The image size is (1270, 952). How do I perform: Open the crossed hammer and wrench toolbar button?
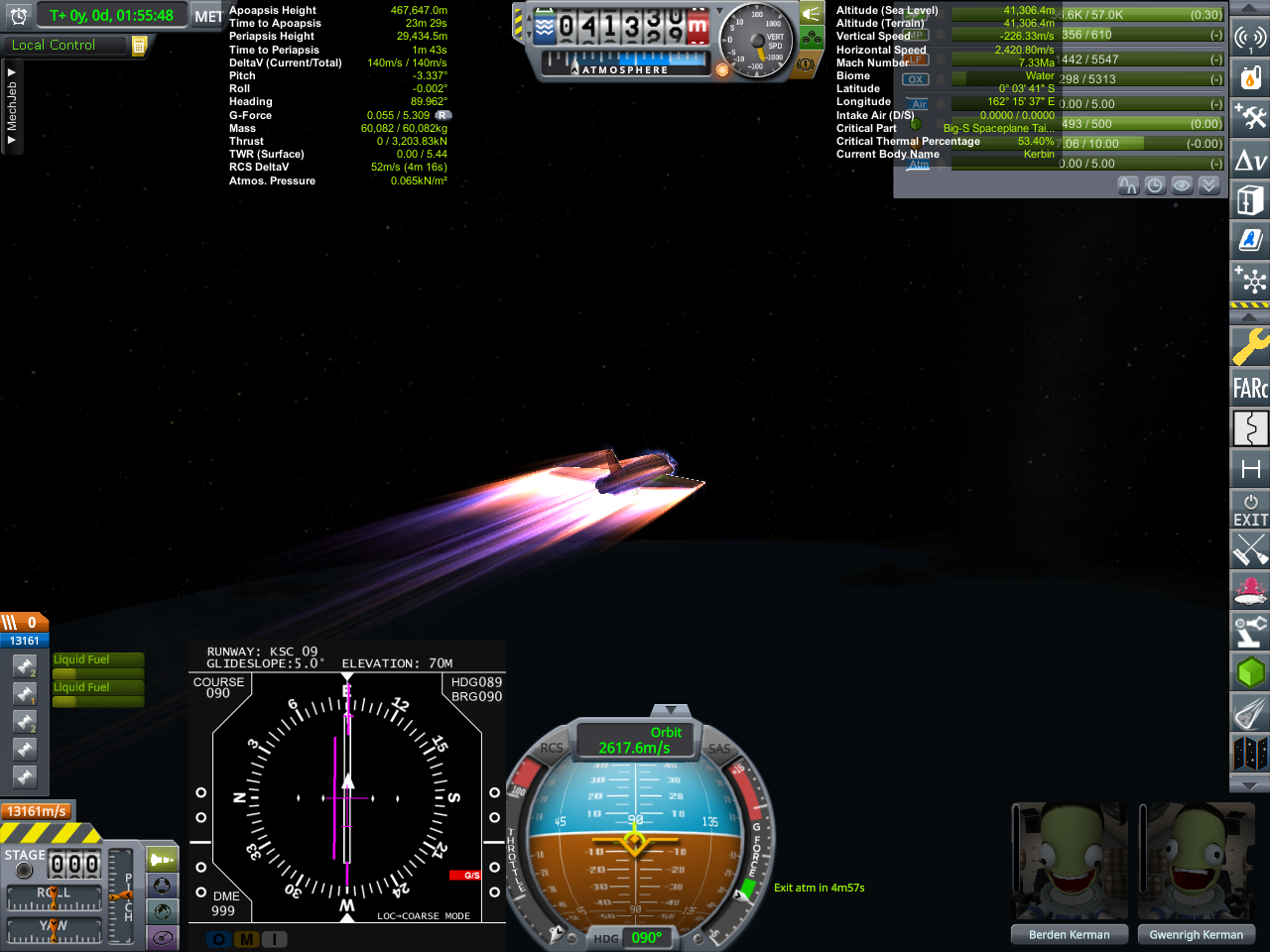[x=1250, y=117]
